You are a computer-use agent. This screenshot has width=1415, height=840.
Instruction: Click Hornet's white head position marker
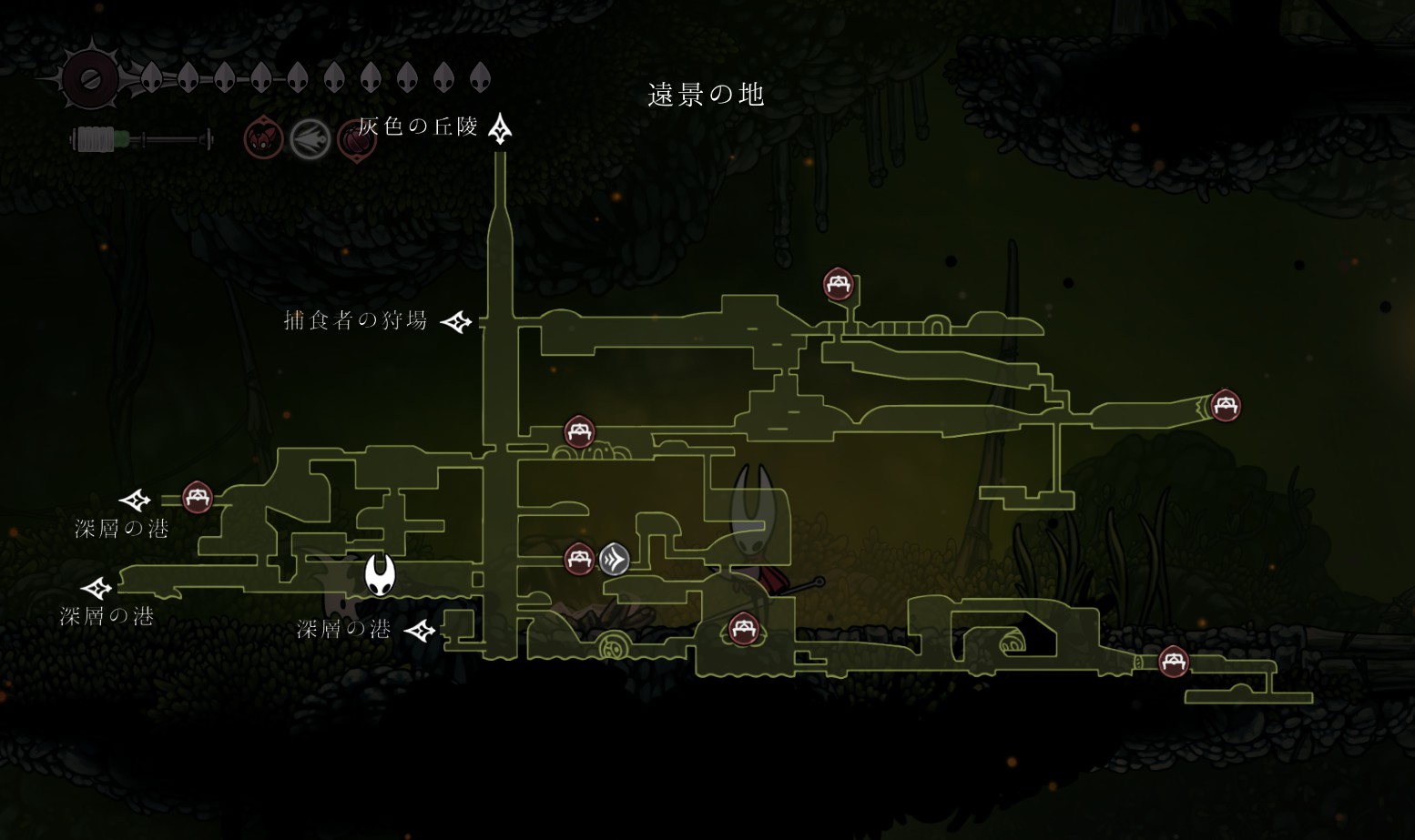click(380, 575)
